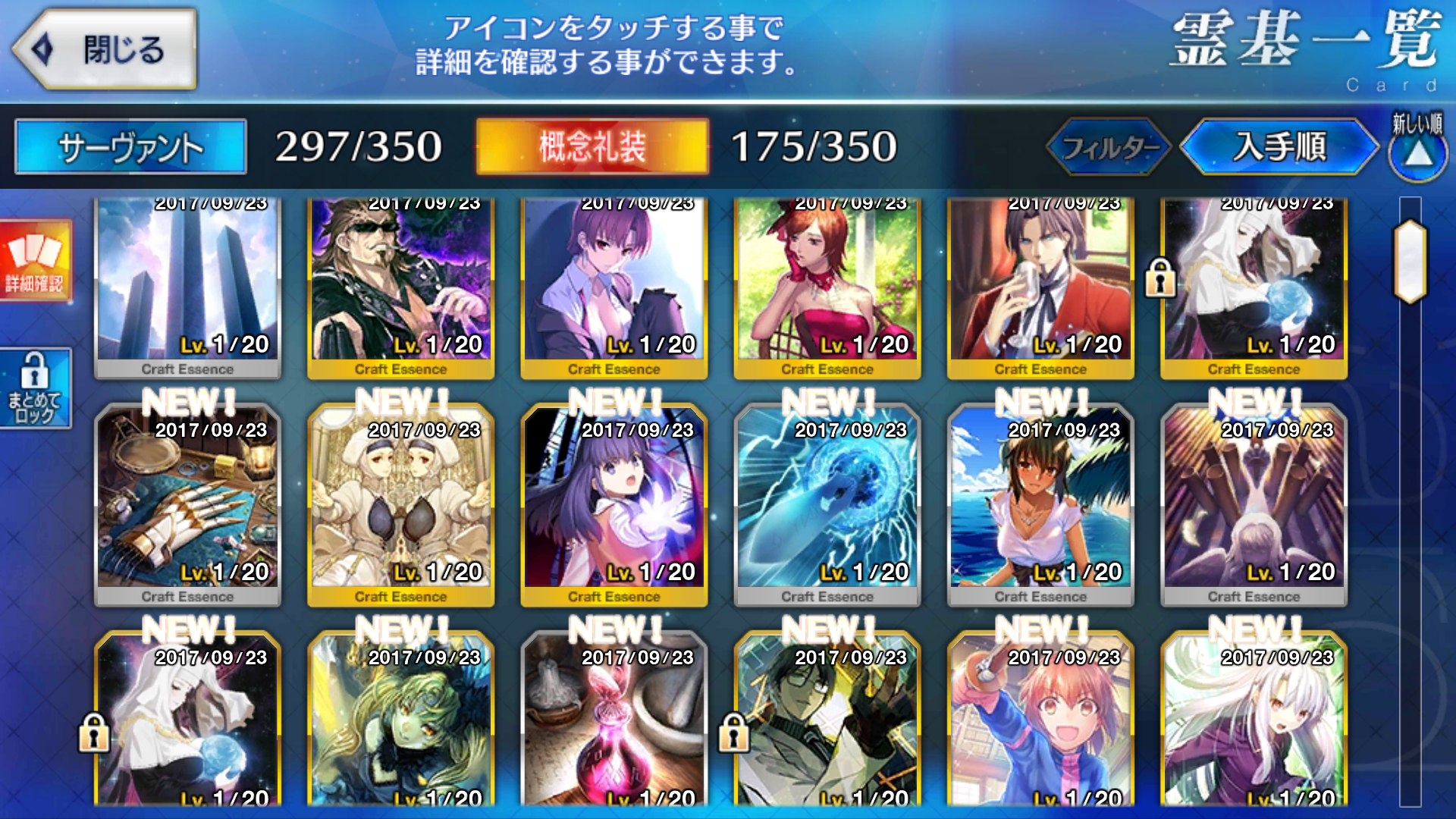Activate the まとめてロック bulk lock button
1456x819 pixels.
35,388
